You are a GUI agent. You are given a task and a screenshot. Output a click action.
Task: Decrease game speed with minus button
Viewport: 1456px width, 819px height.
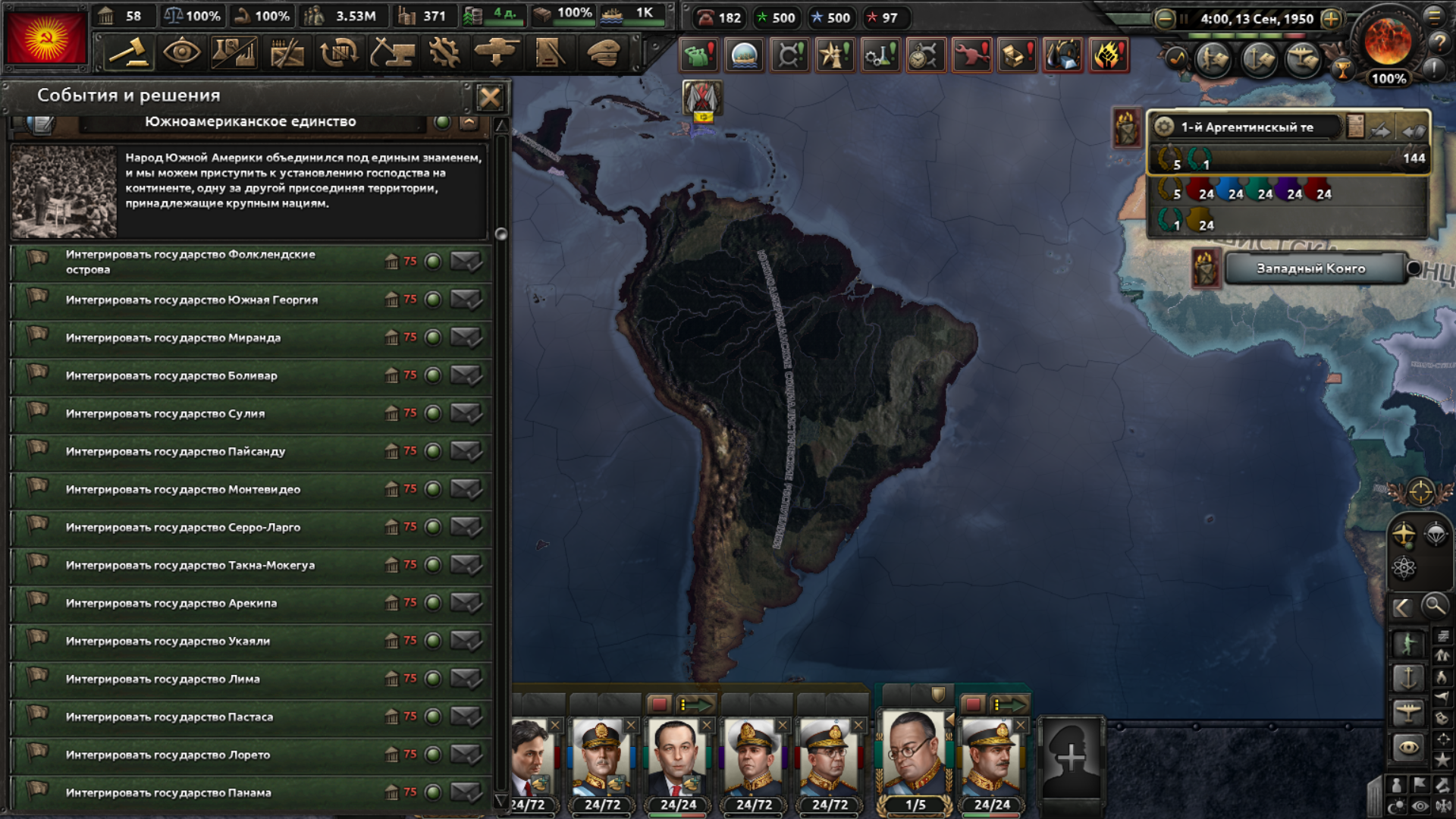point(1165,19)
